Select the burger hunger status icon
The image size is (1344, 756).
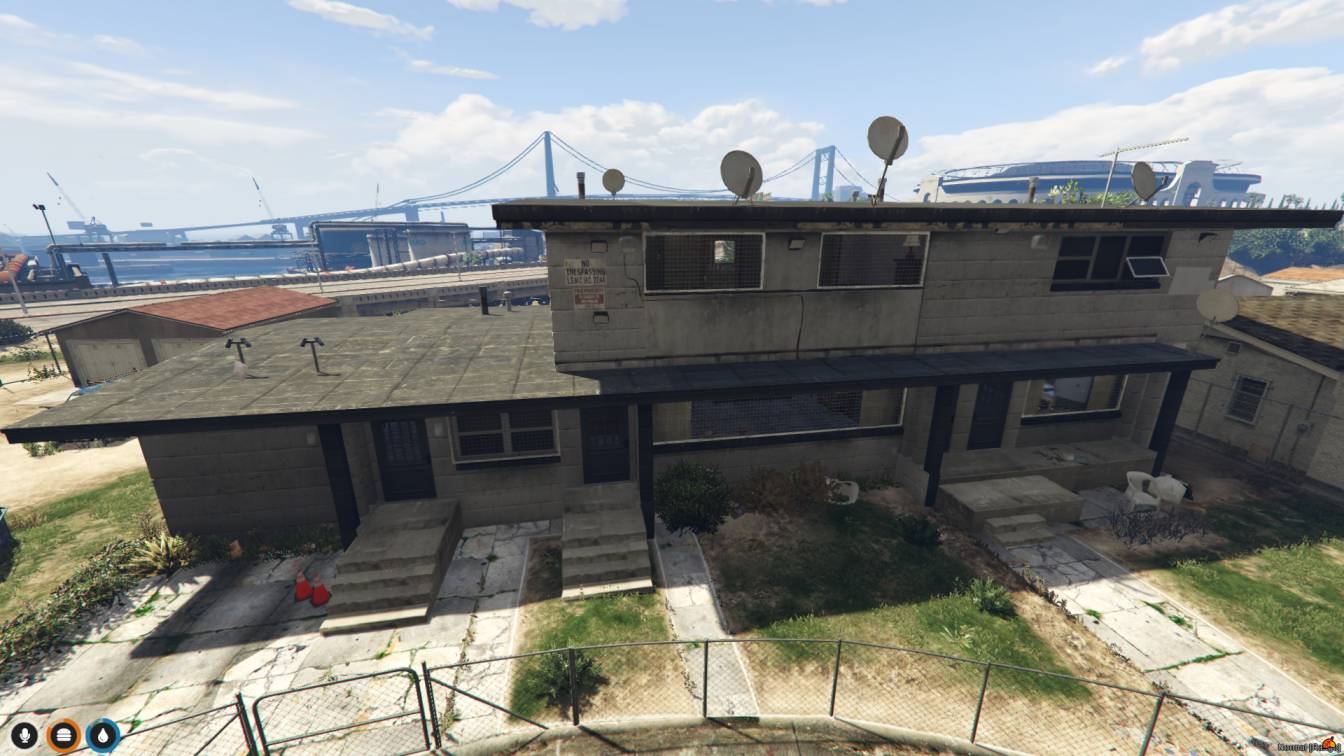pos(63,736)
